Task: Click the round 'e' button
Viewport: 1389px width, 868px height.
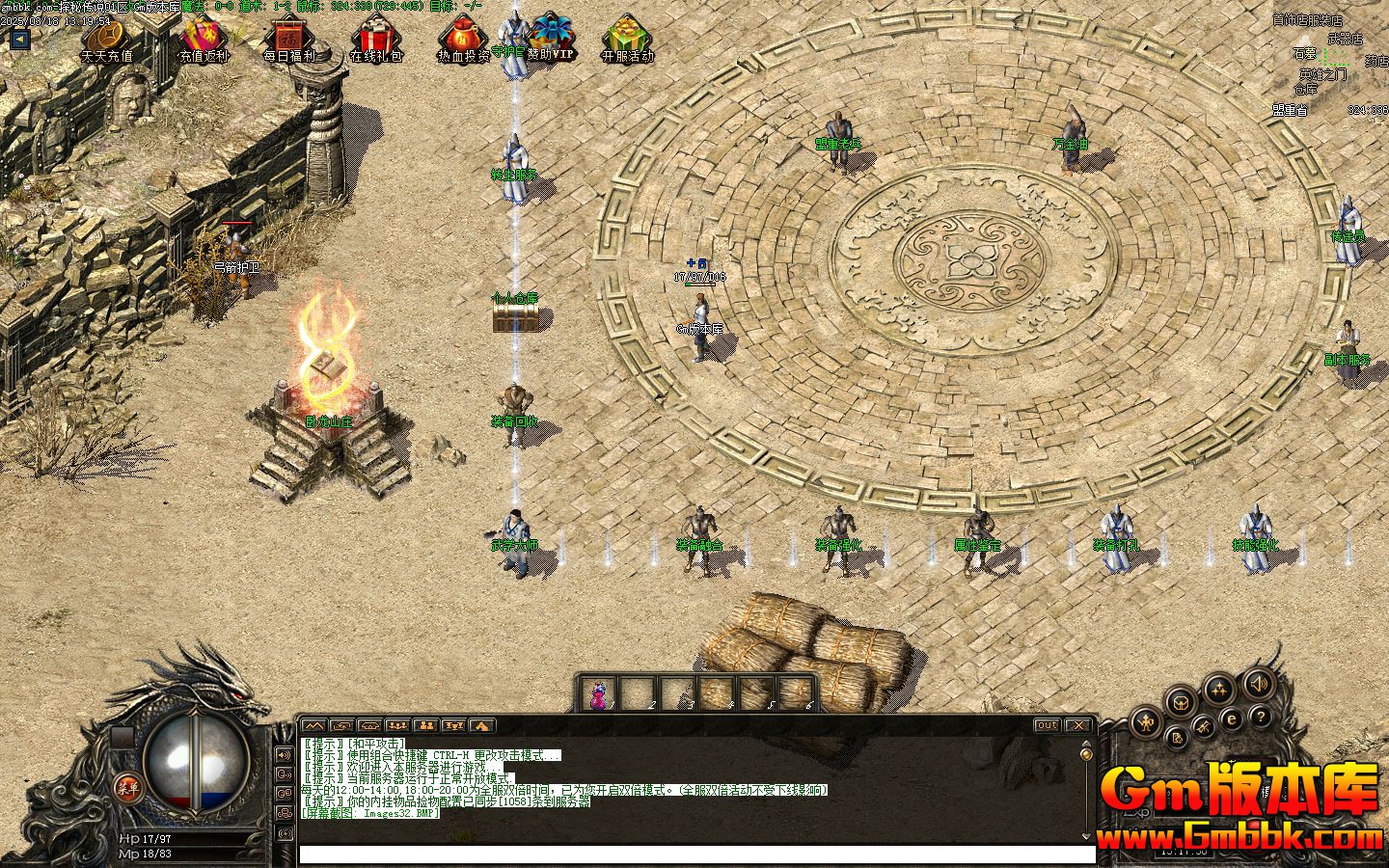Action: coord(1232,719)
